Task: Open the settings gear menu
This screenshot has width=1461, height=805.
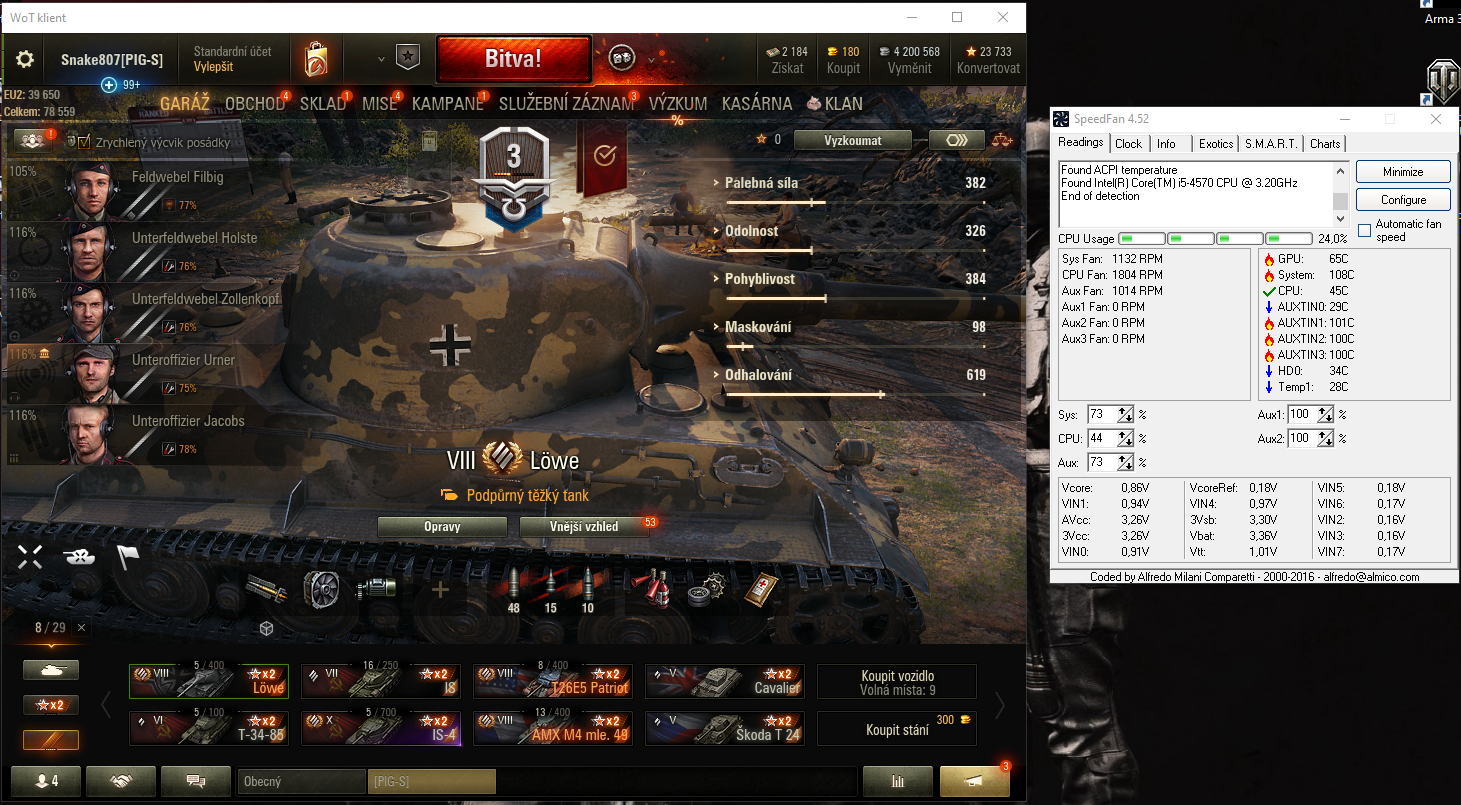Action: pyautogui.click(x=25, y=60)
